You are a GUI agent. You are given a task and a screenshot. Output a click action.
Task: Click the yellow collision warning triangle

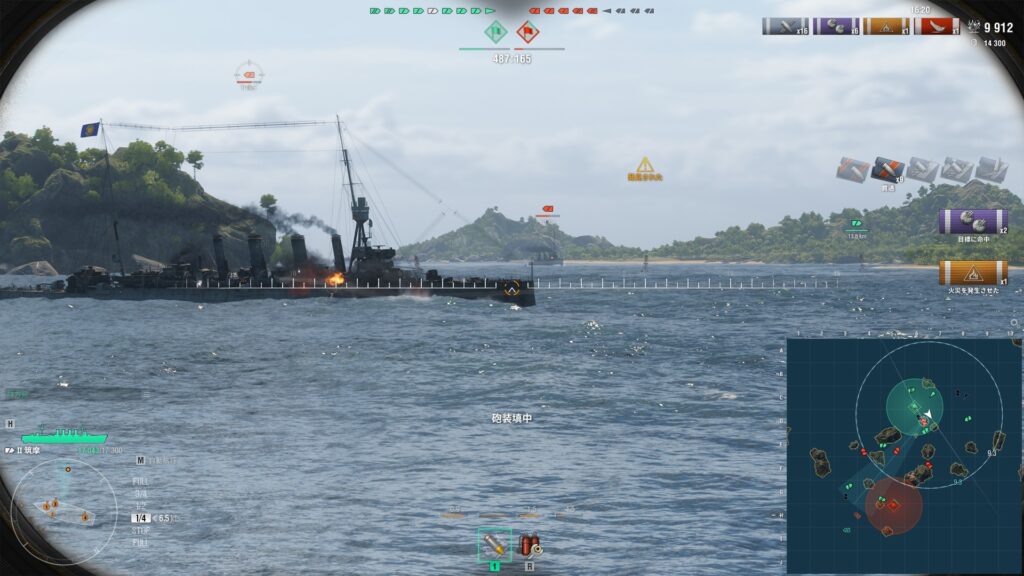(x=645, y=165)
